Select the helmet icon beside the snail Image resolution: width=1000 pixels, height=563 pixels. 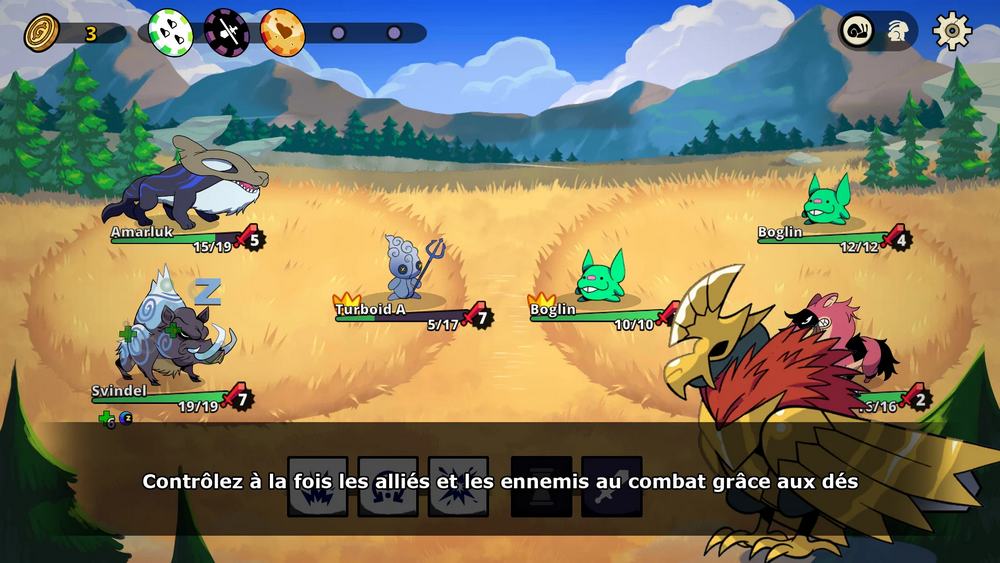click(895, 31)
